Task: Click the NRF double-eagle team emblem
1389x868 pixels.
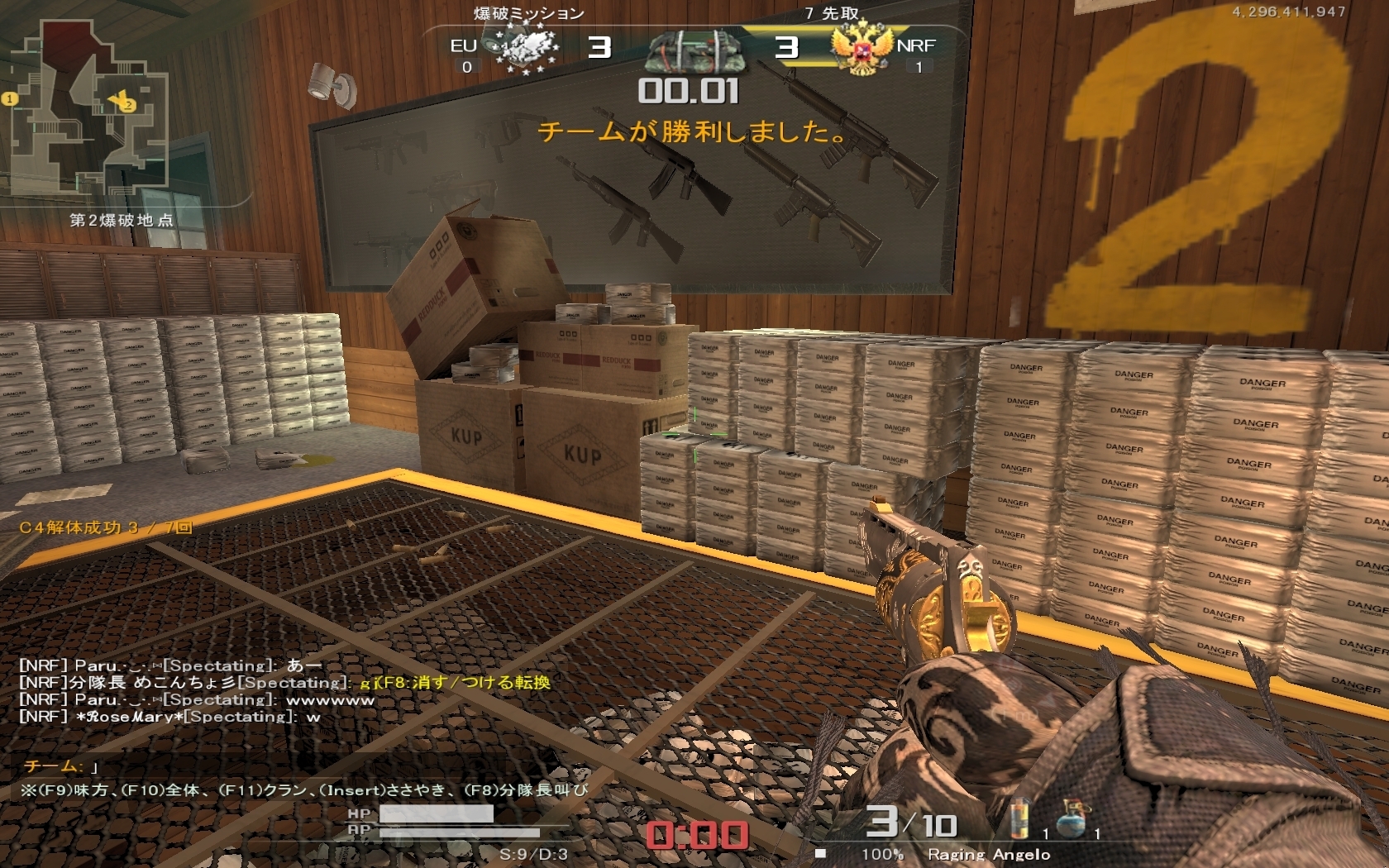Action: (x=862, y=48)
